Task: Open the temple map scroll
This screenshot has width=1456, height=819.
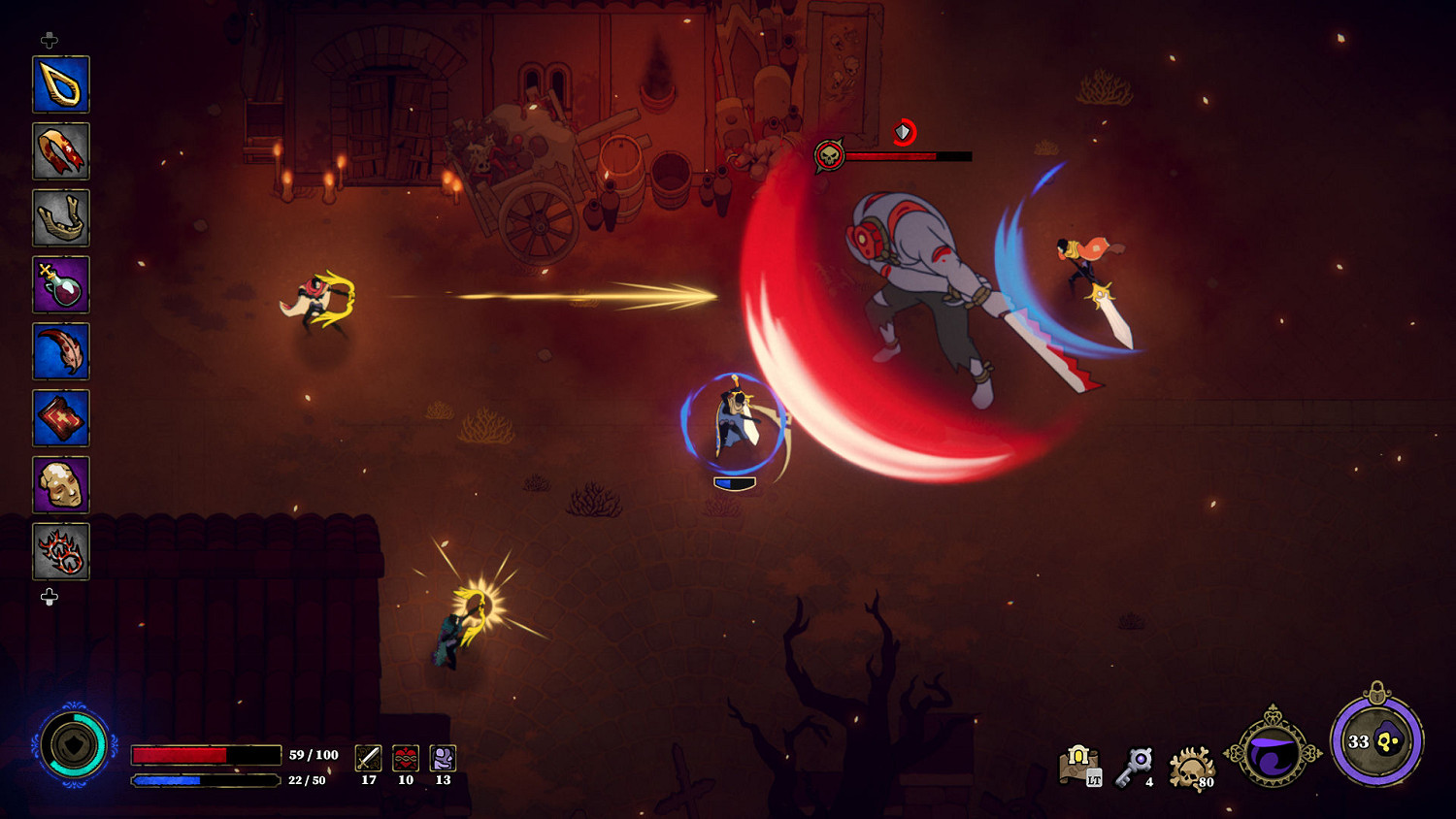Action: coord(1079,765)
